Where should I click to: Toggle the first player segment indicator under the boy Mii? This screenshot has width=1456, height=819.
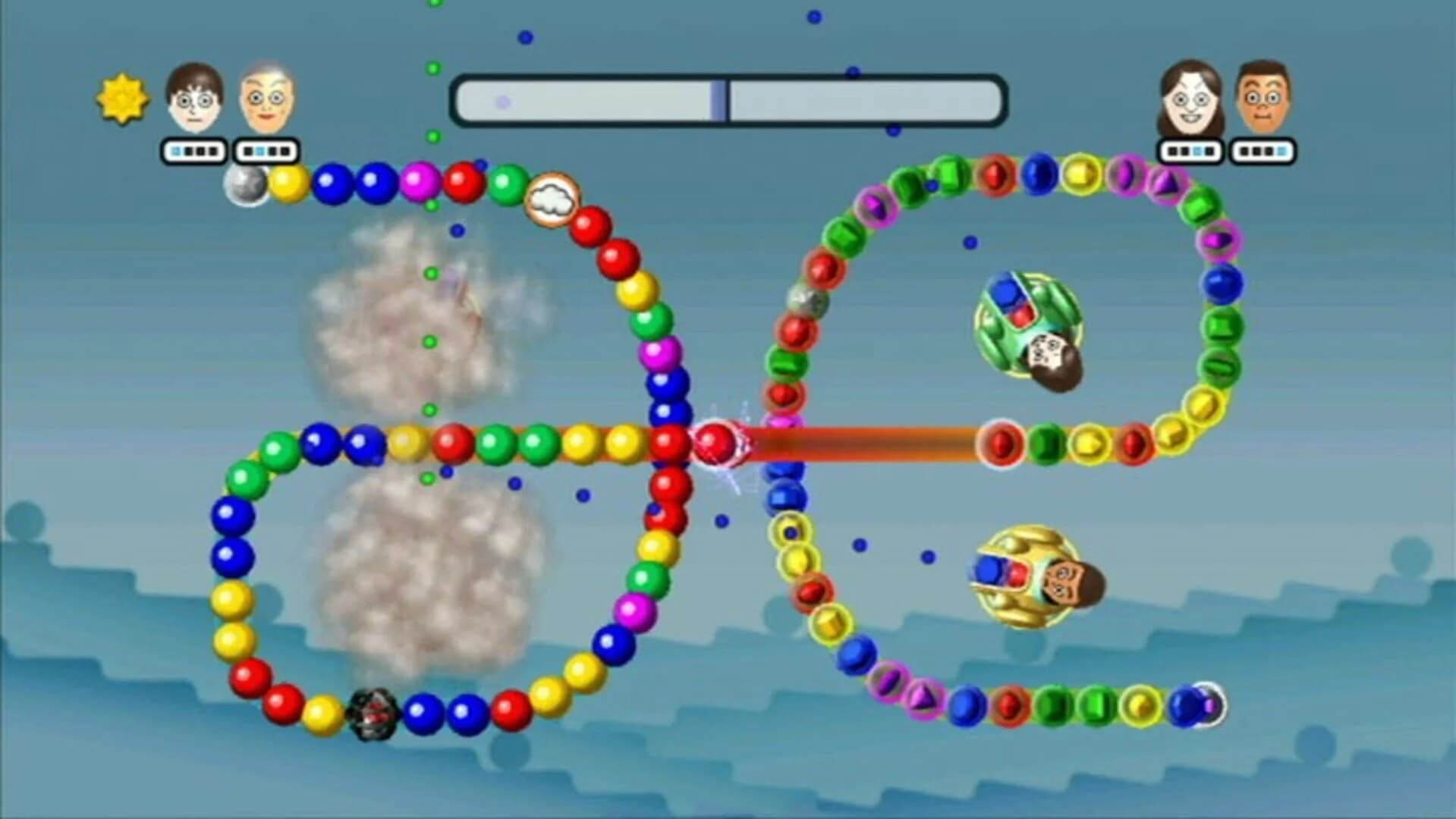(175, 152)
